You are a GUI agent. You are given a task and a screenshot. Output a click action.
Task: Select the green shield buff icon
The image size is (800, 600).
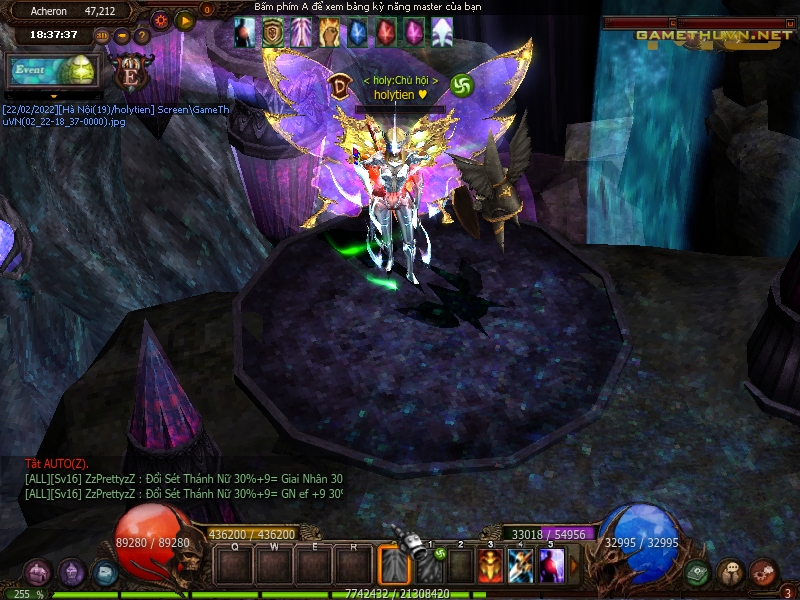(272, 33)
